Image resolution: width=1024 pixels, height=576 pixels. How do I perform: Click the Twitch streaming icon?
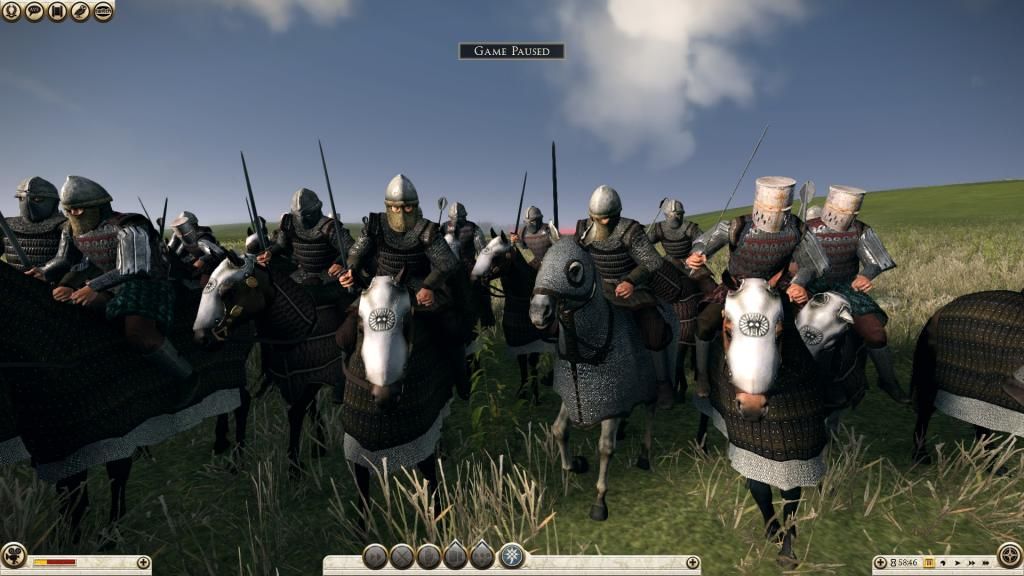click(103, 12)
